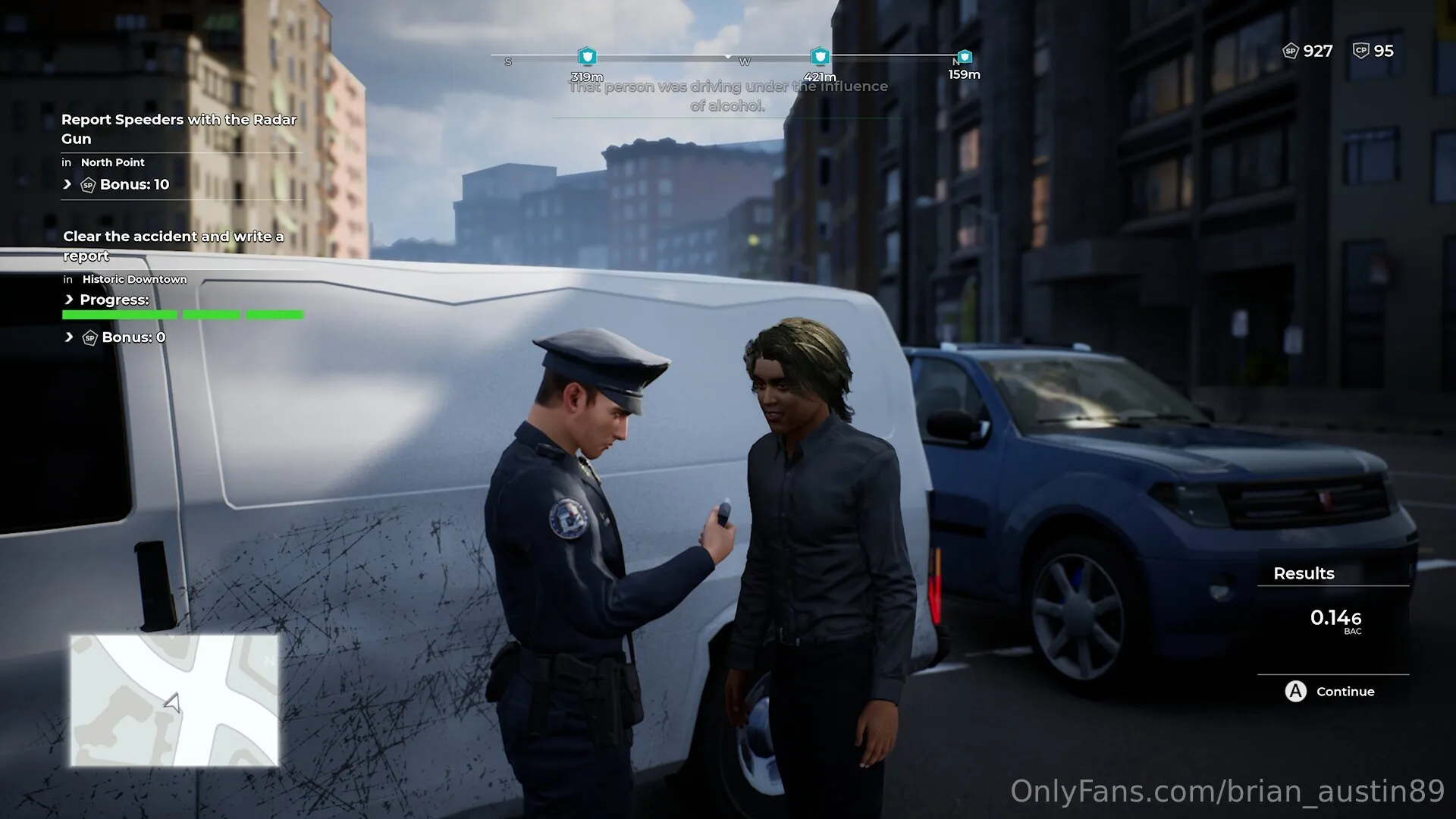Open the minimap
Viewport: 1456px width, 819px height.
pyautogui.click(x=174, y=700)
